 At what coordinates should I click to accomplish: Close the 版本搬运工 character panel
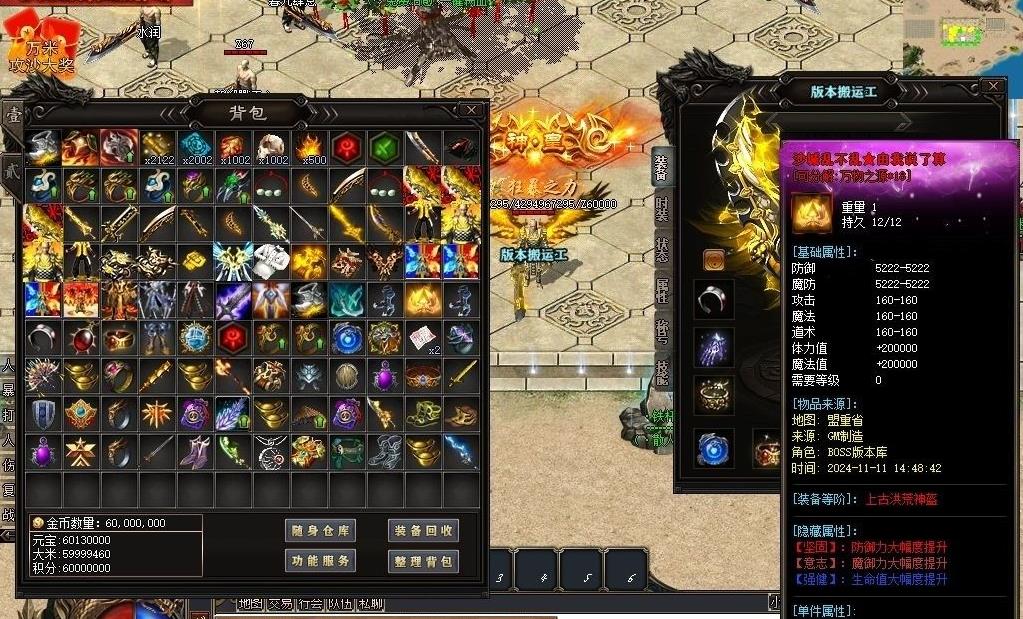992,87
